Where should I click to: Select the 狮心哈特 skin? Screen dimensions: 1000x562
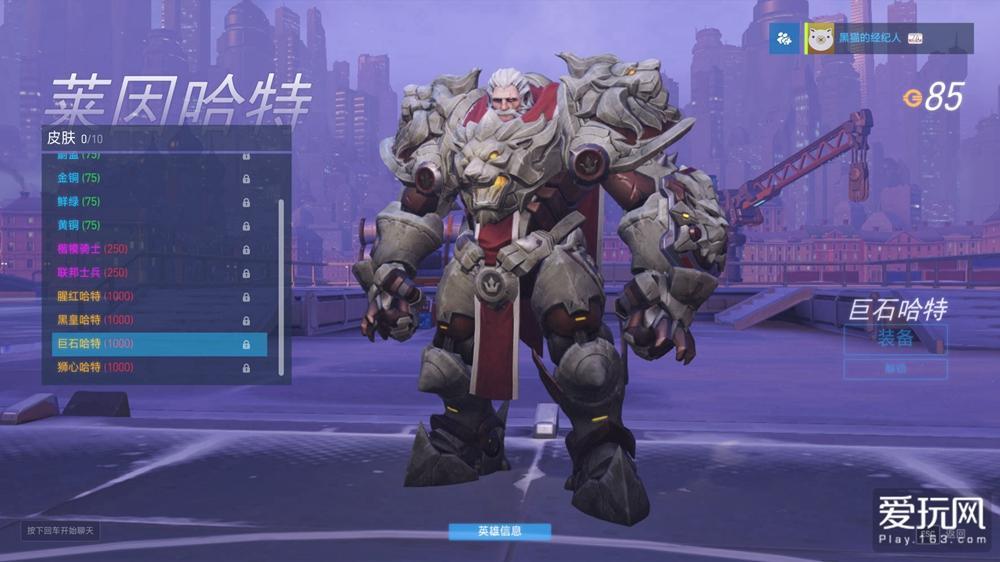pos(150,367)
